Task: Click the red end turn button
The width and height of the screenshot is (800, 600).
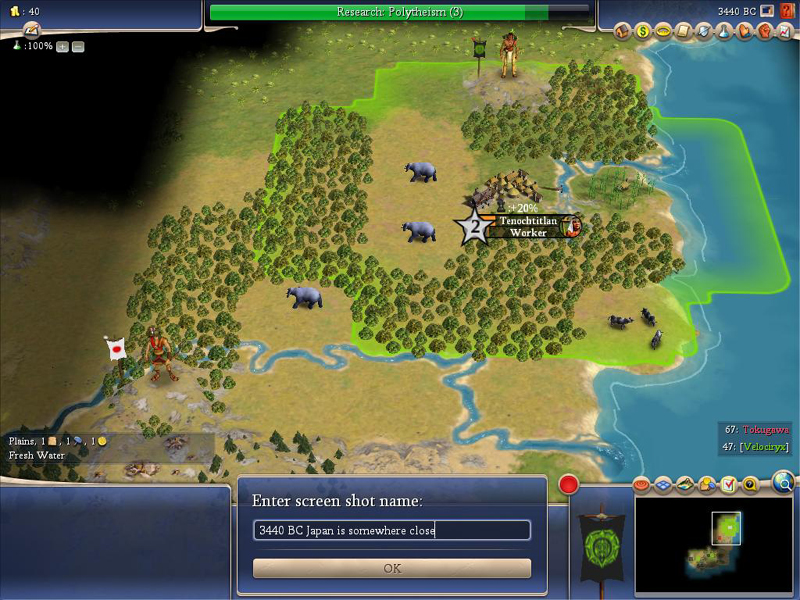Action: (569, 485)
